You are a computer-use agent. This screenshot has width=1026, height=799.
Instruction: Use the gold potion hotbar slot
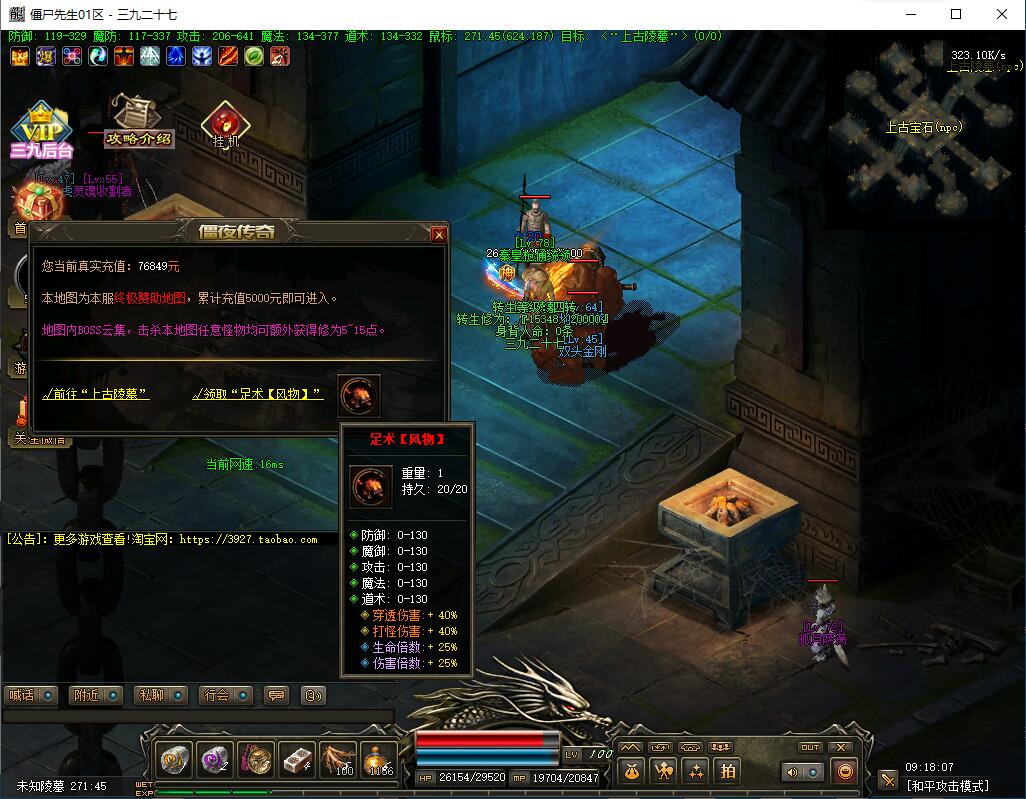[x=380, y=760]
